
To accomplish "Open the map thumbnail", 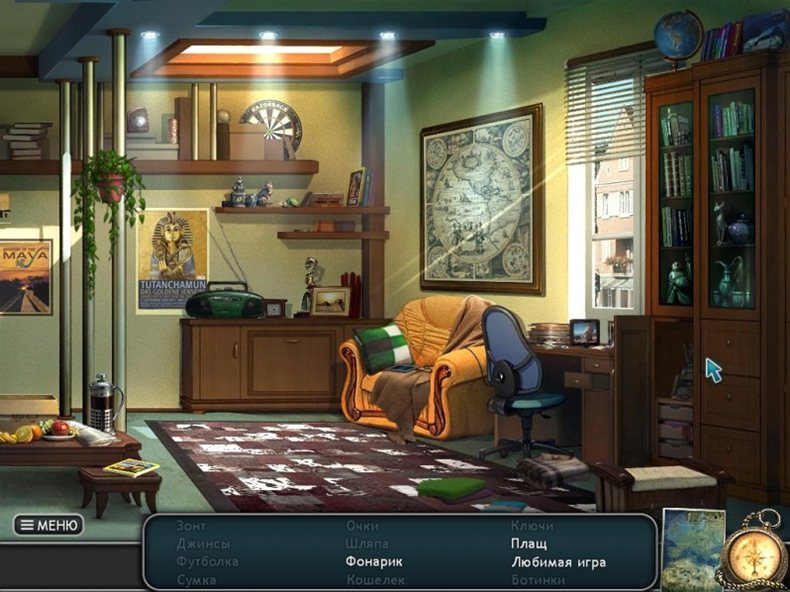I will tap(693, 549).
